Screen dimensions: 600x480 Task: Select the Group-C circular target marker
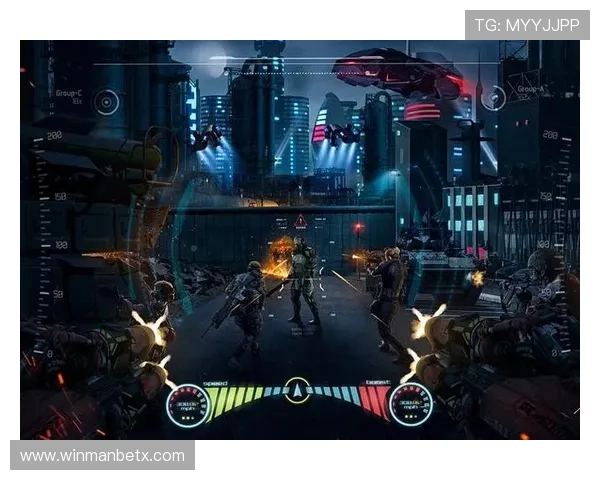click(106, 101)
